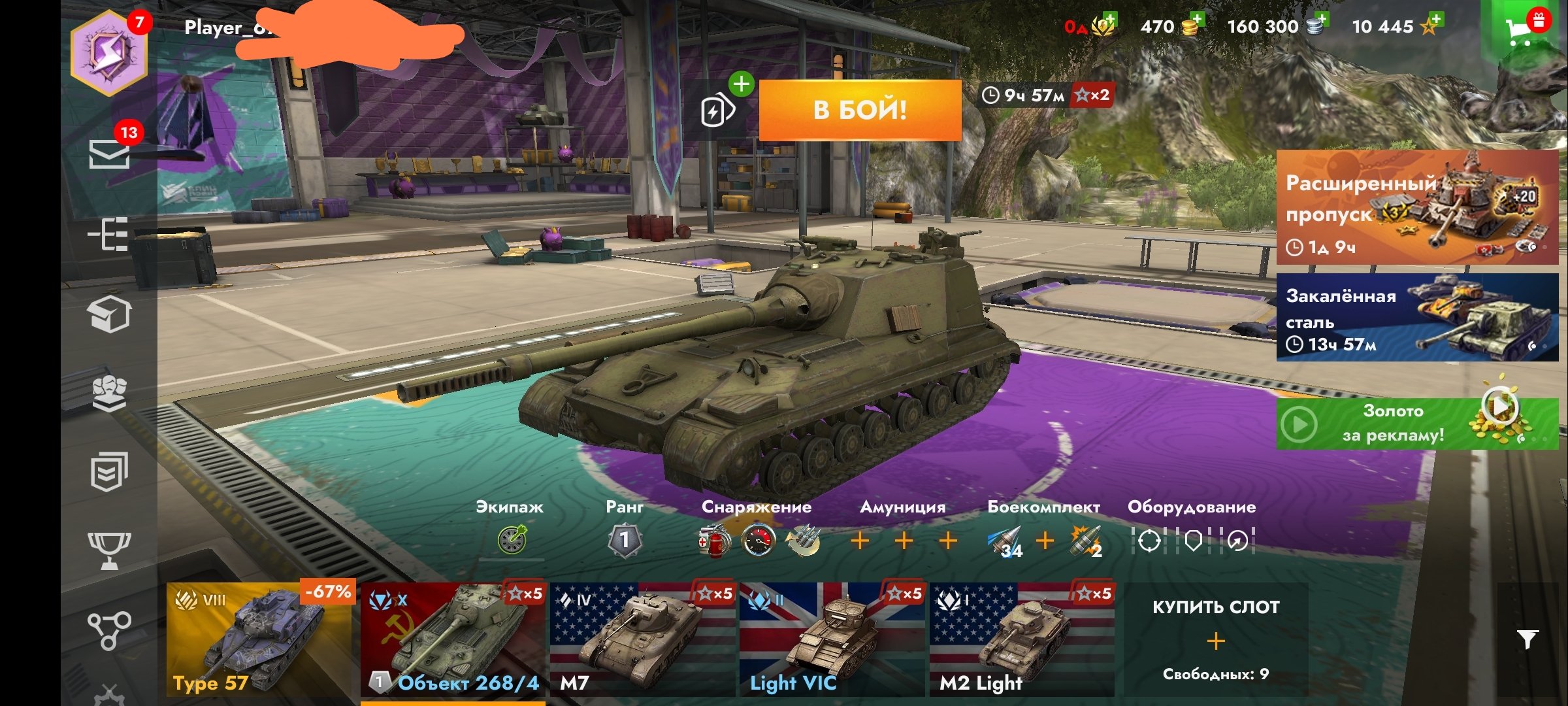
Task: Open the mail inbox with 13 notifications
Action: point(109,153)
